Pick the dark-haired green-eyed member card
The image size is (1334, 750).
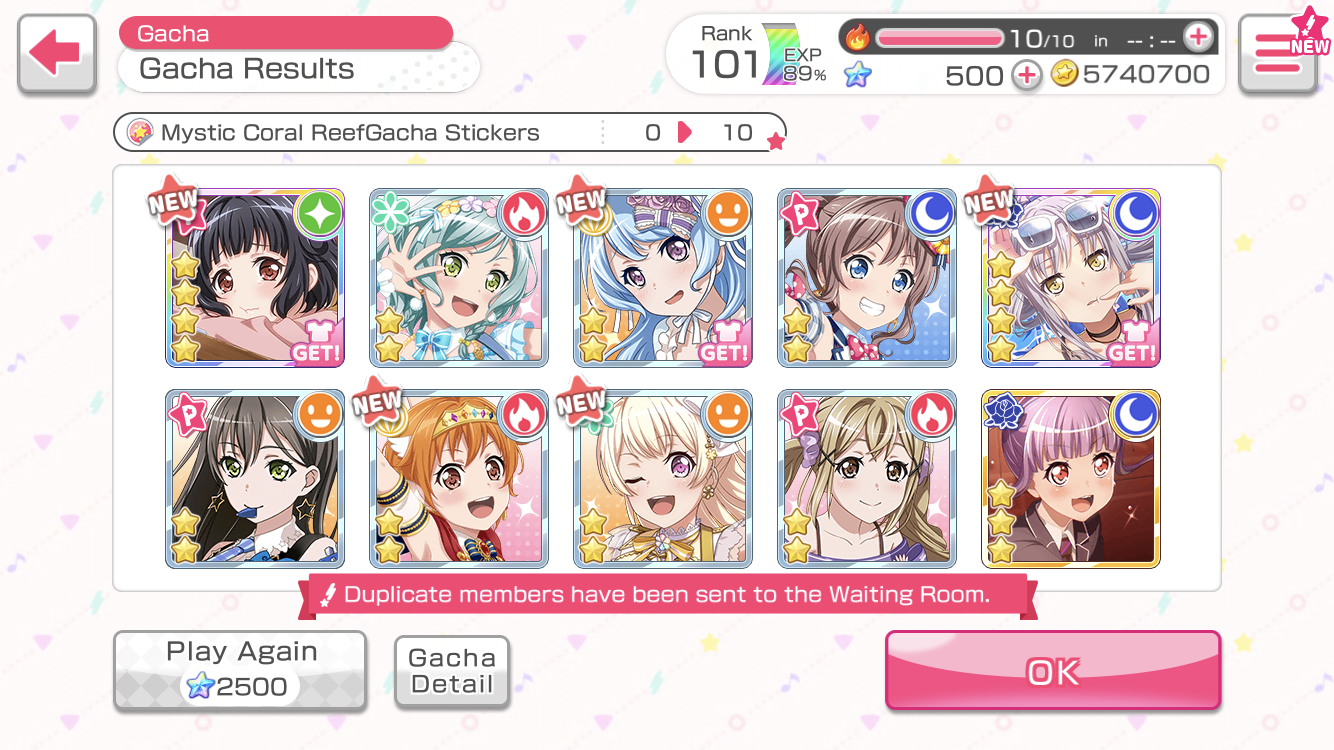click(x=255, y=479)
